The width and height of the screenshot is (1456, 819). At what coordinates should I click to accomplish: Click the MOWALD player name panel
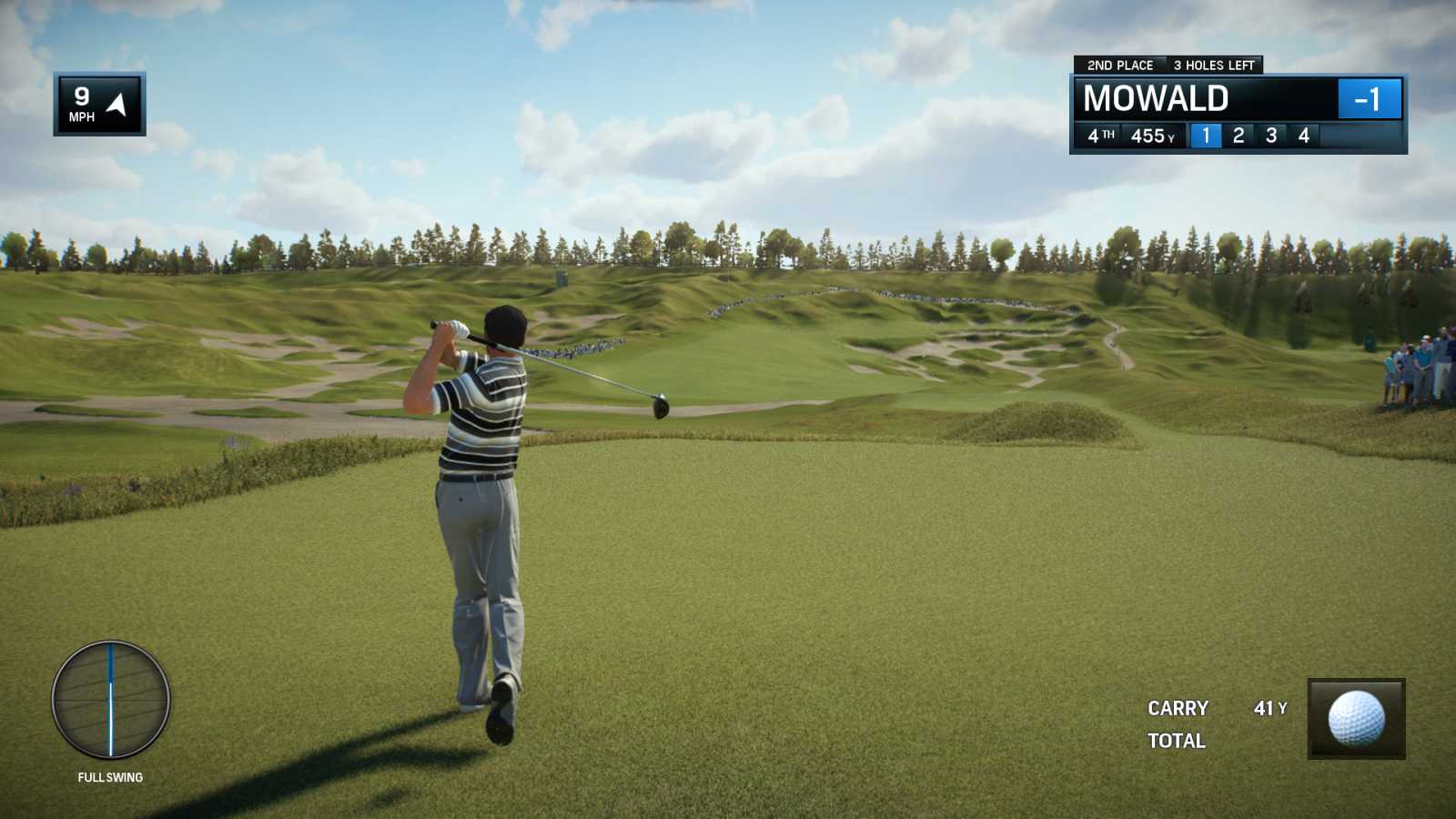1156,98
